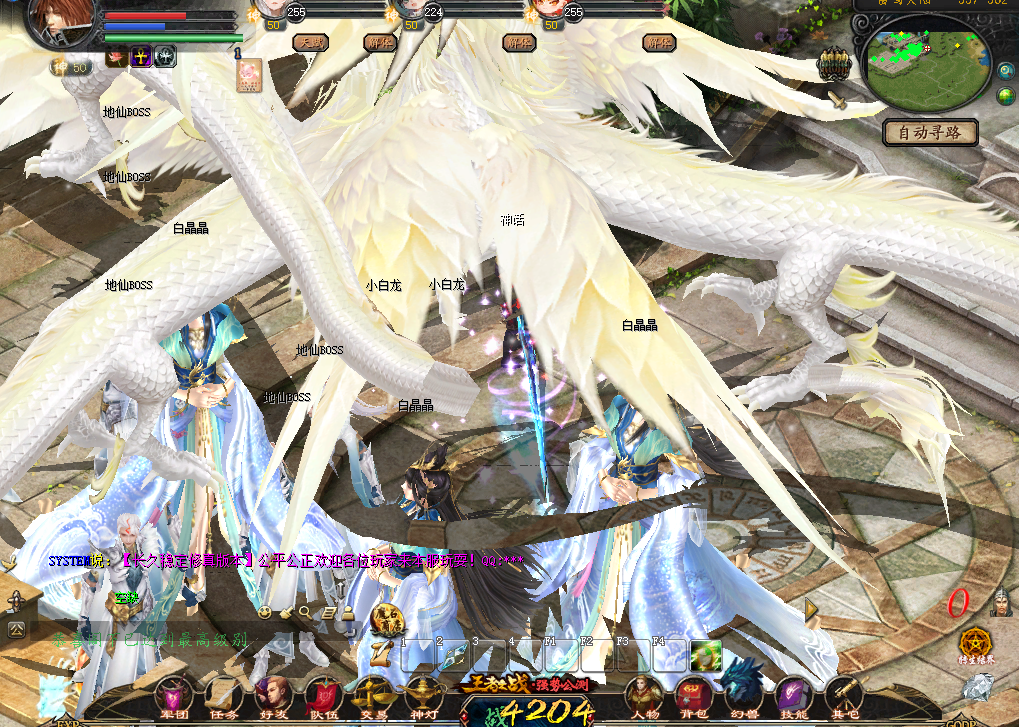Click the pink pet card icon

point(249,74)
